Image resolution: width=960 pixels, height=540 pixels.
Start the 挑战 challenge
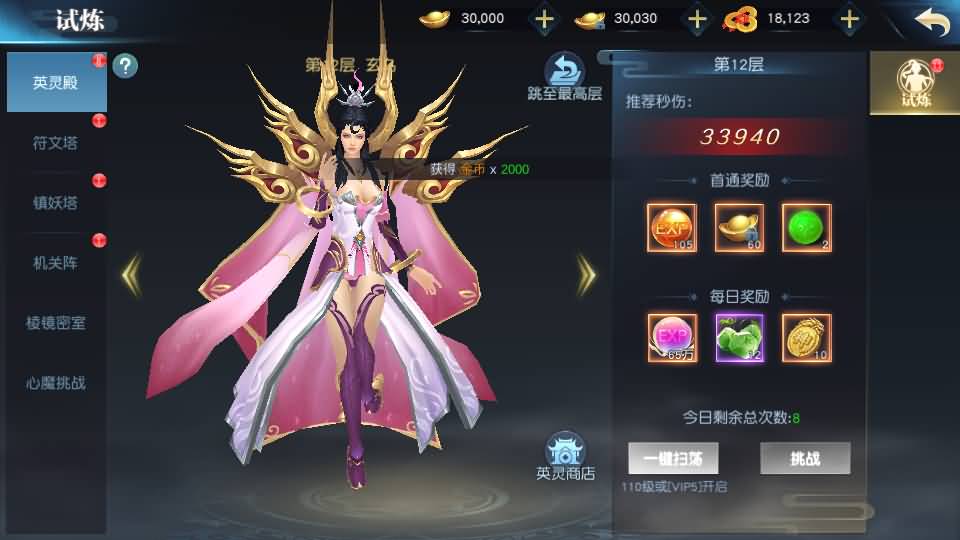[x=805, y=458]
